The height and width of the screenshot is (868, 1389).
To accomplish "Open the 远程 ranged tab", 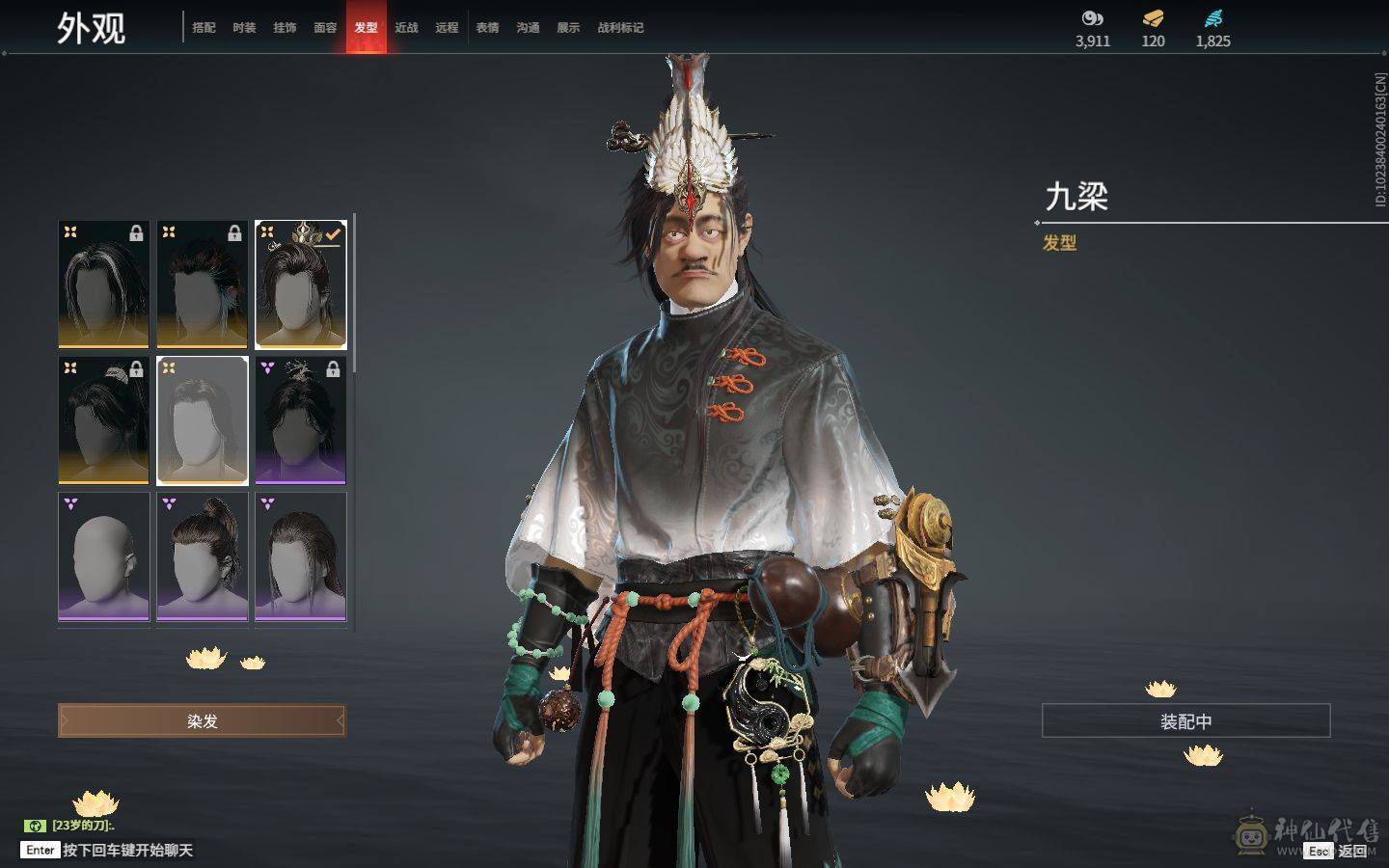I will coord(447,28).
